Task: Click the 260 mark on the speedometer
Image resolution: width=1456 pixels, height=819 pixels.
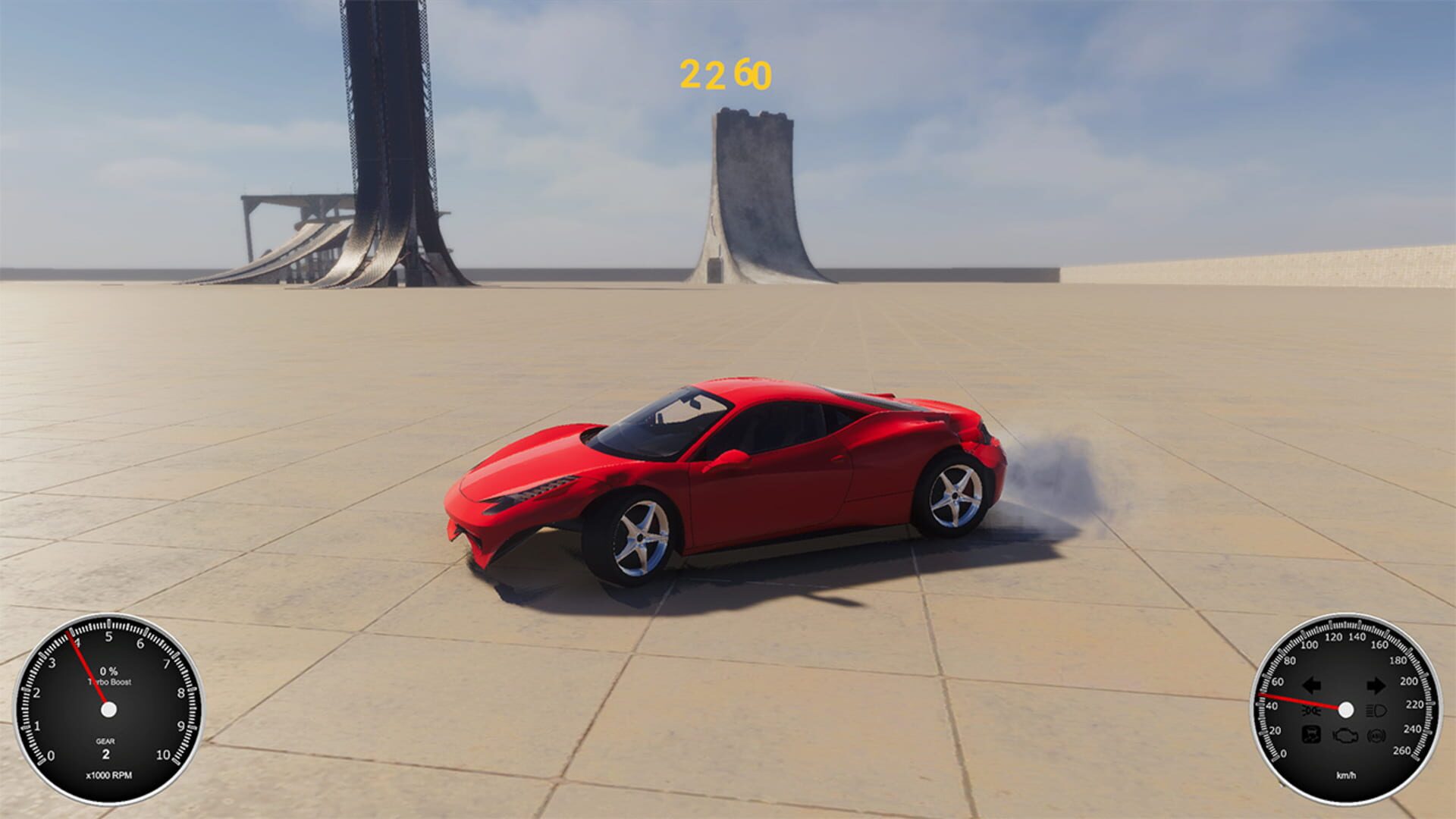Action: click(1403, 751)
